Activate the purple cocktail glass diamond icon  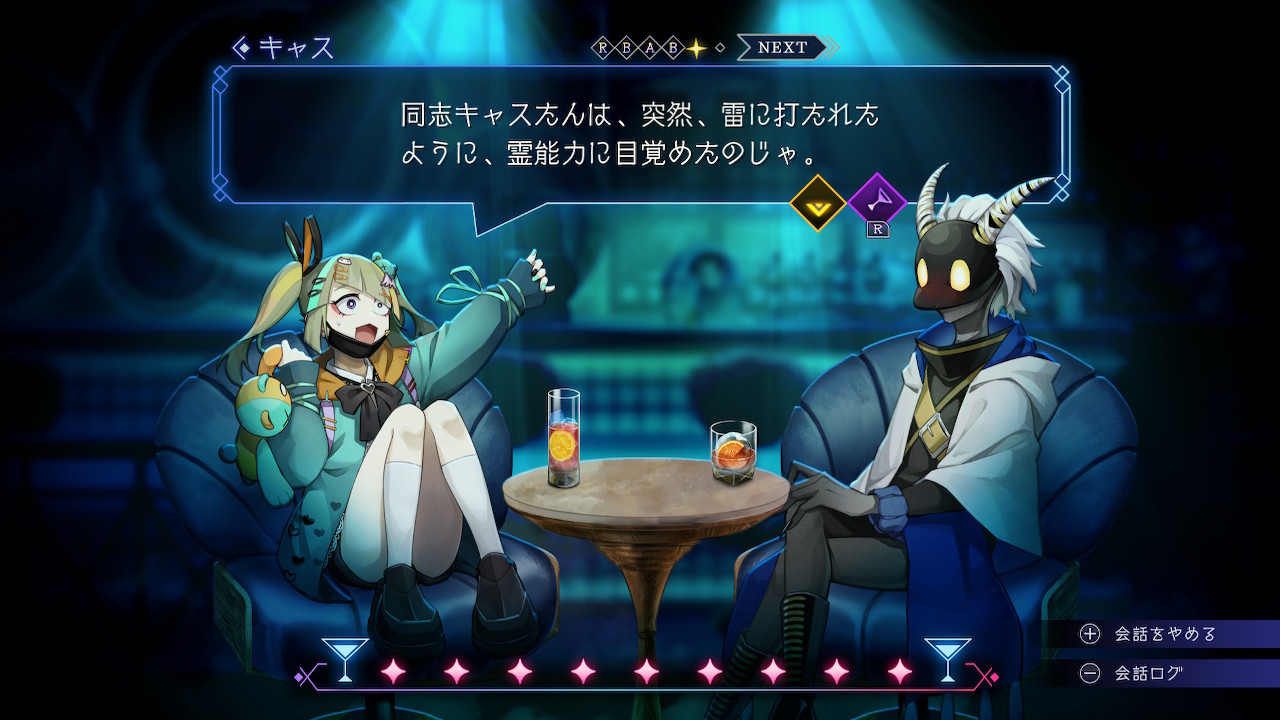[876, 202]
